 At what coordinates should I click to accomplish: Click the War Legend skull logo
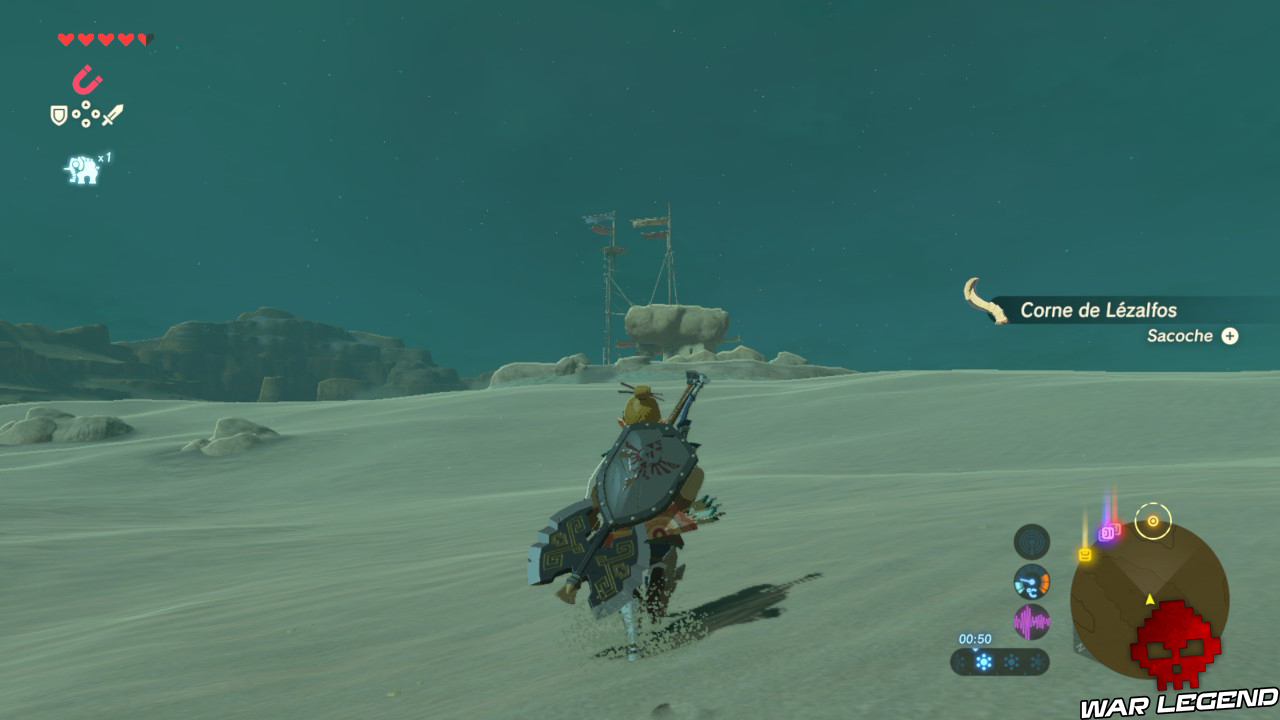click(x=1175, y=645)
